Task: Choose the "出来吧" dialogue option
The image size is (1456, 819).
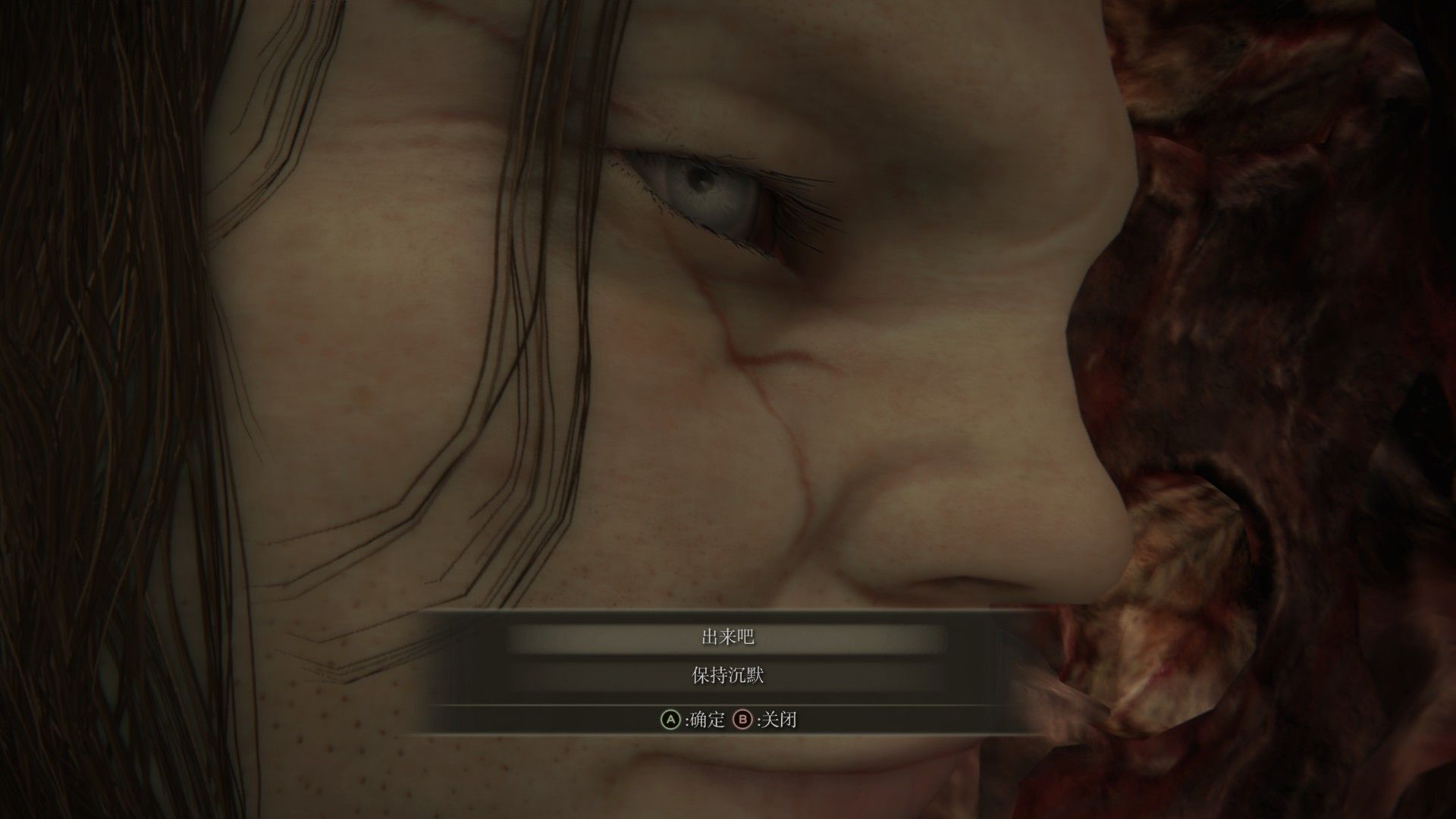Action: pos(727,638)
